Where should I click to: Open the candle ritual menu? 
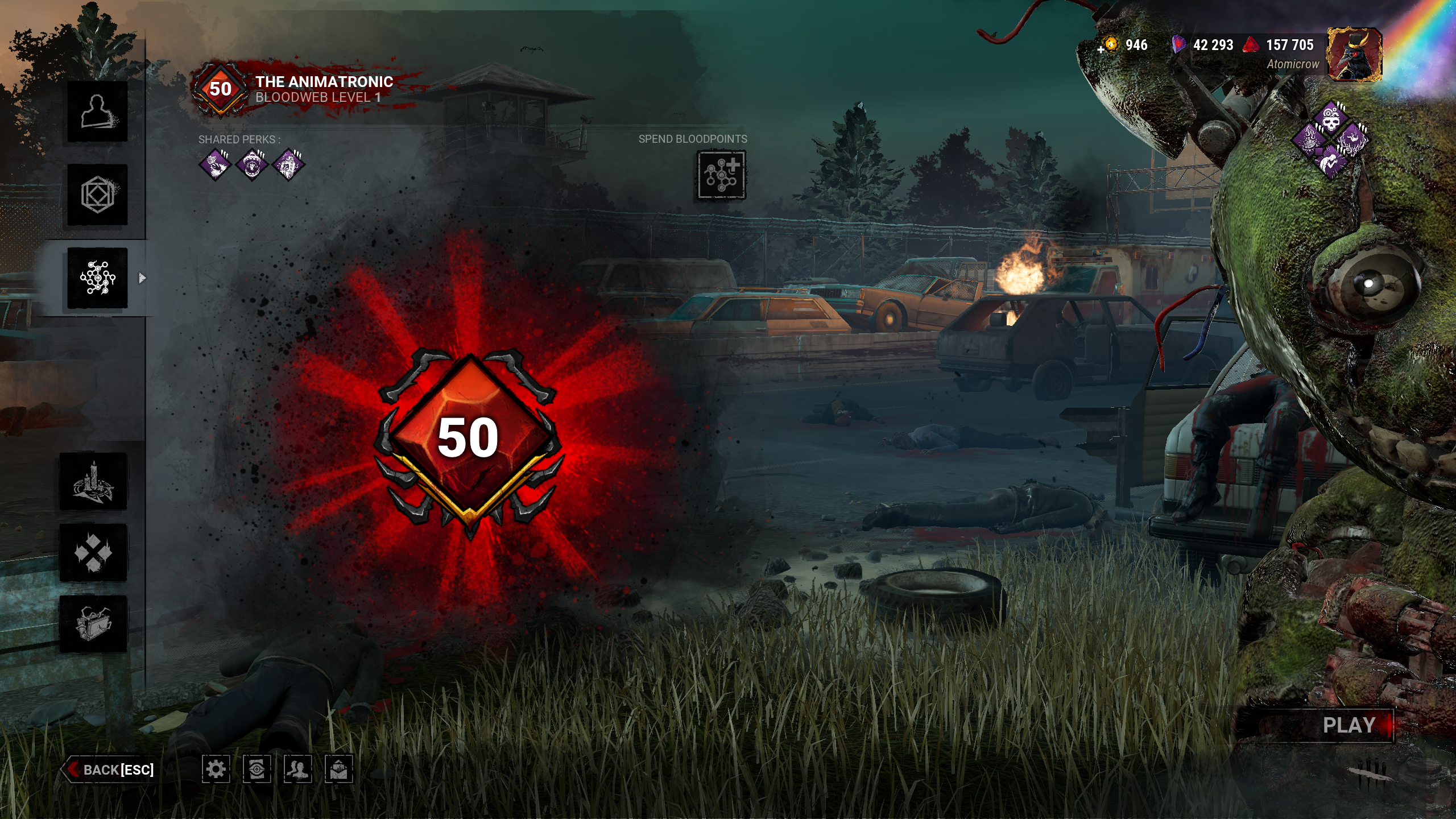(x=94, y=482)
